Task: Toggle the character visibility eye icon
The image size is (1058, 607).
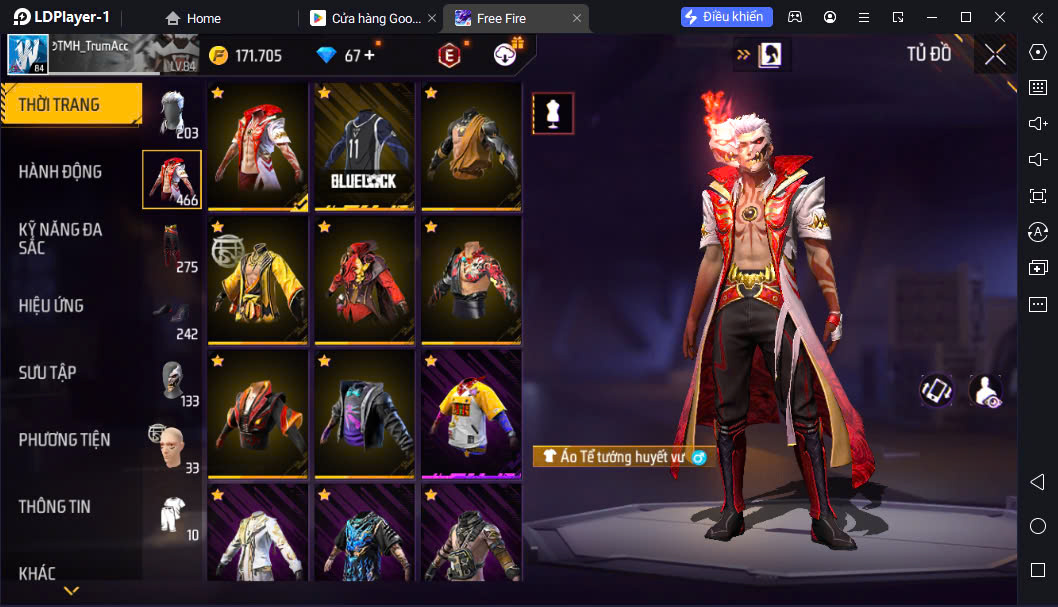Action: coord(986,391)
